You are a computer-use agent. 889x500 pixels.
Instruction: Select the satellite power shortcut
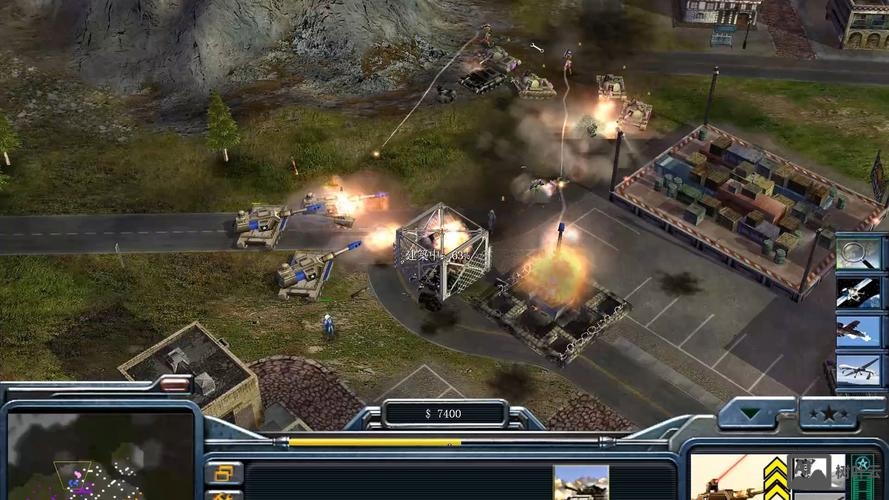(x=857, y=292)
